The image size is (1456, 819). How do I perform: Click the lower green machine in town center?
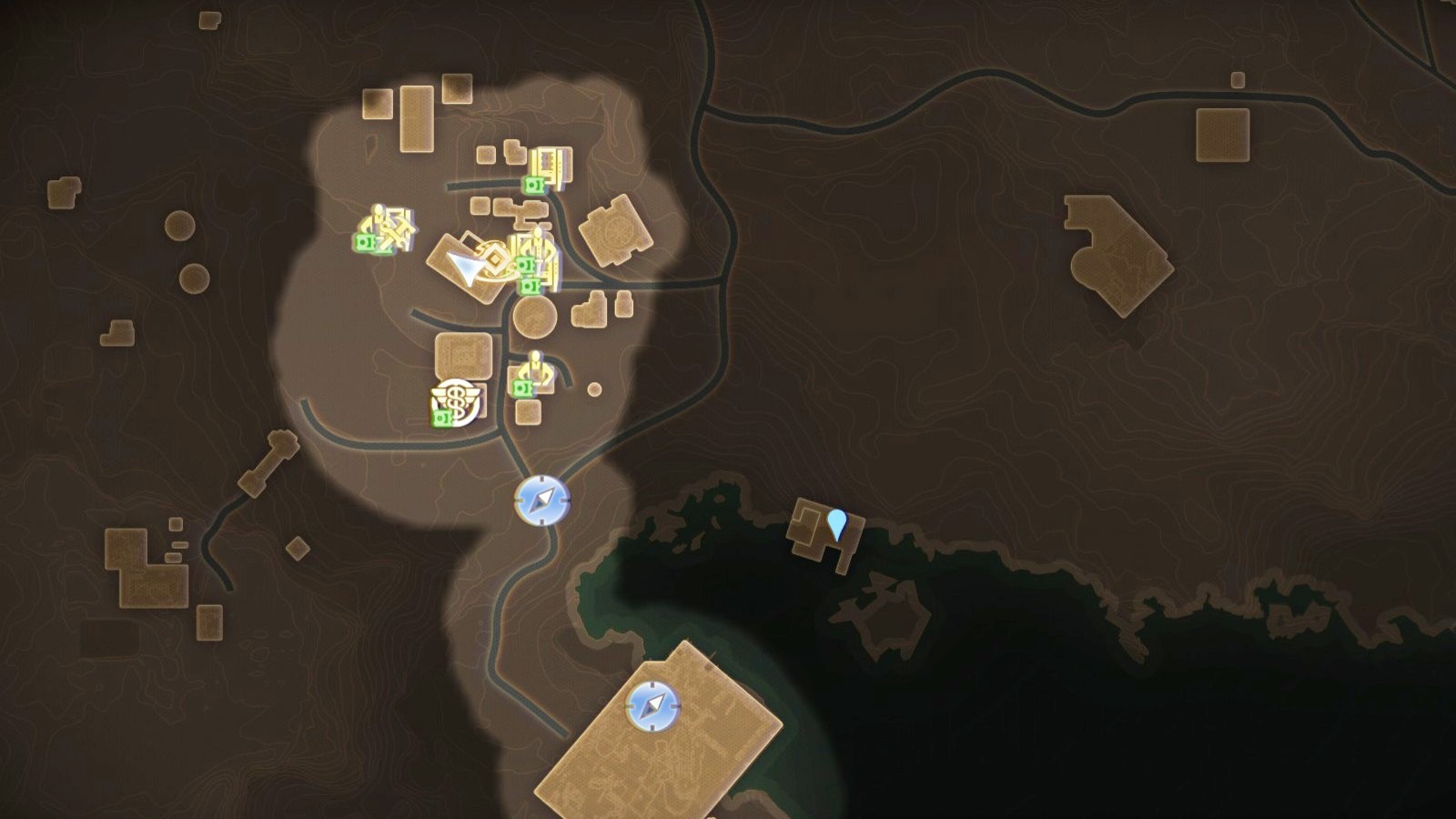click(531, 285)
